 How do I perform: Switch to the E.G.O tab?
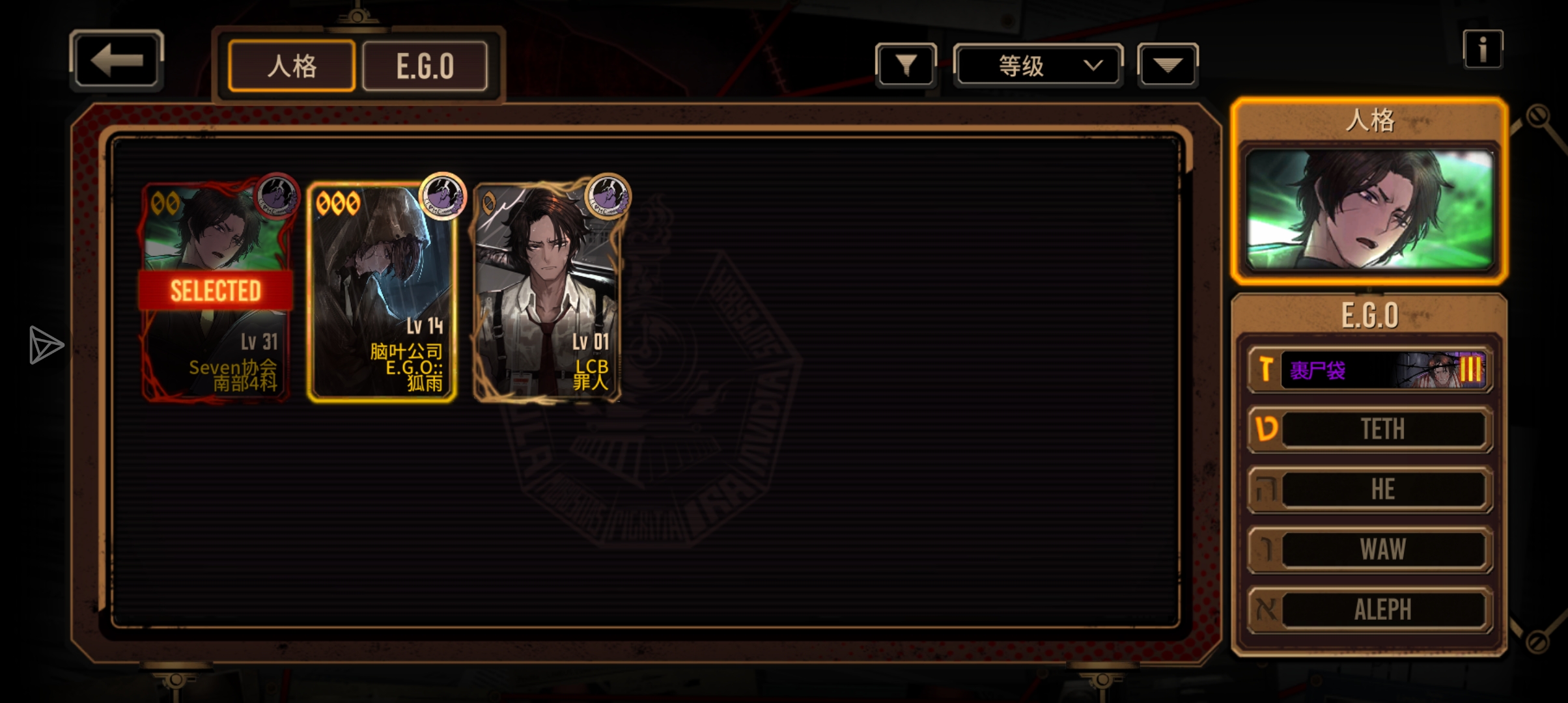425,66
